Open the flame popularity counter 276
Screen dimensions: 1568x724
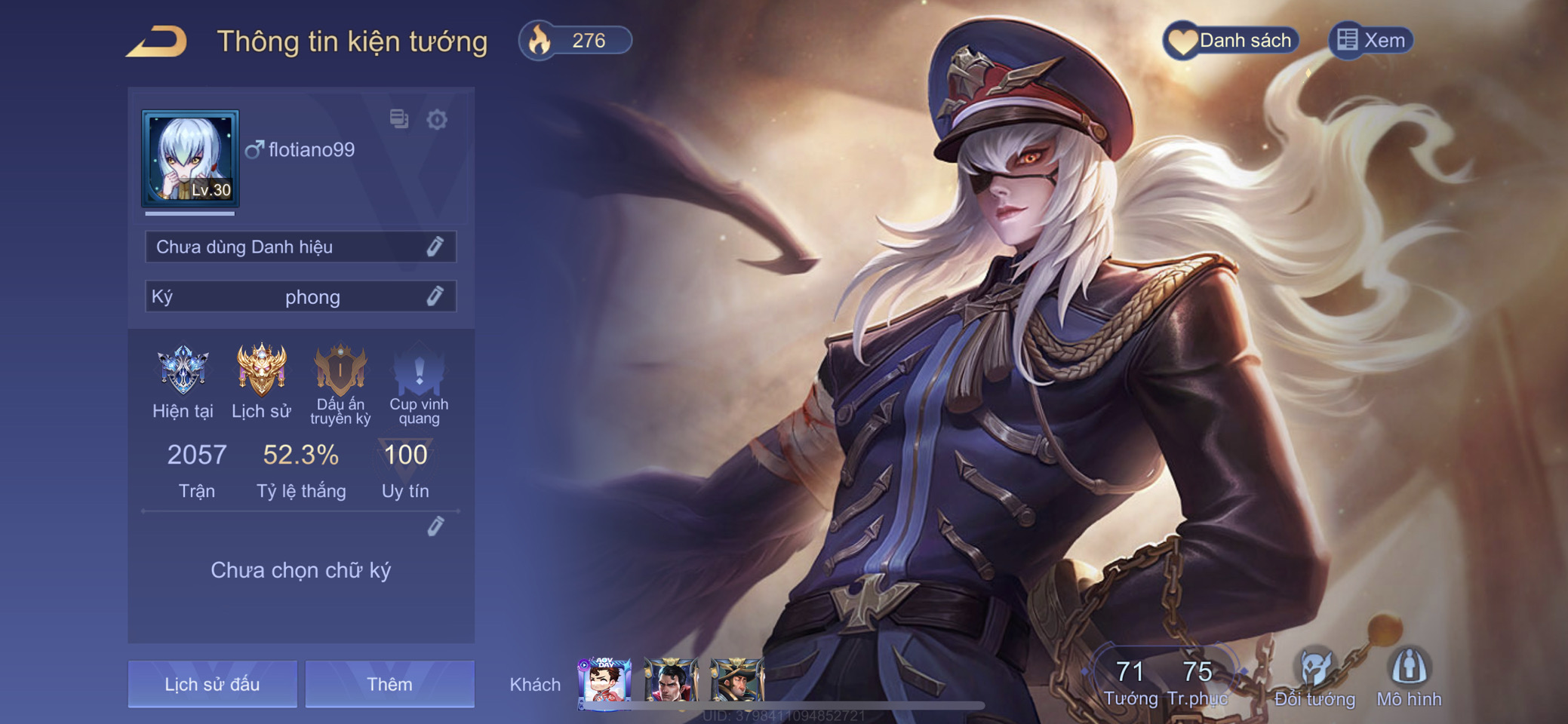pyautogui.click(x=575, y=40)
